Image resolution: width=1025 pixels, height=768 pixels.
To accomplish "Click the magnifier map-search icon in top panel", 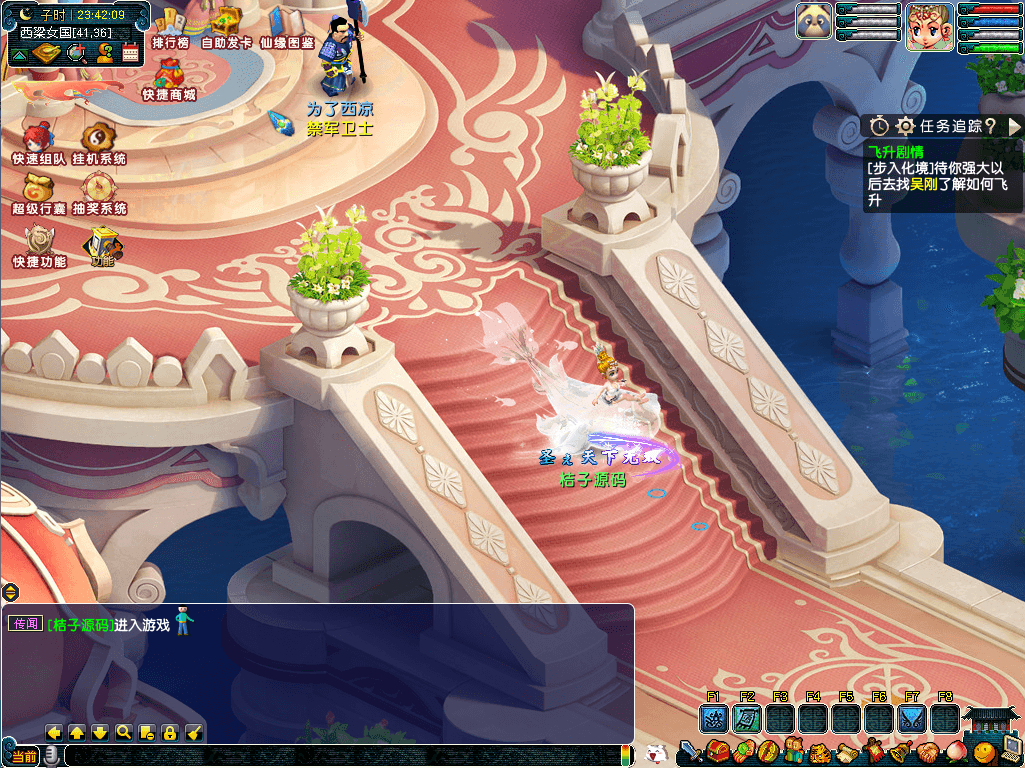I will [x=76, y=53].
